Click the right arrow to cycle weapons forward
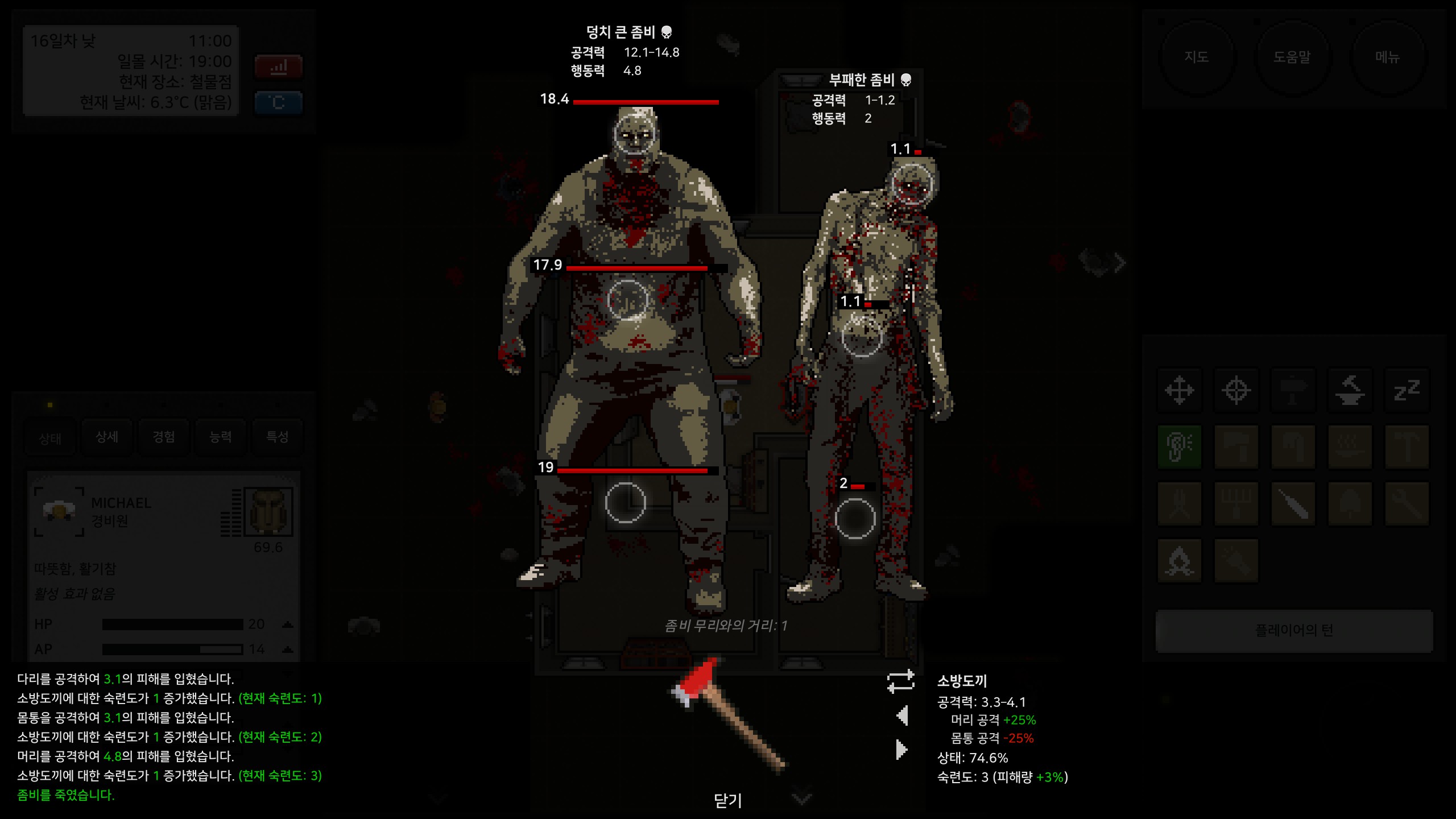The image size is (1456, 819). (902, 750)
